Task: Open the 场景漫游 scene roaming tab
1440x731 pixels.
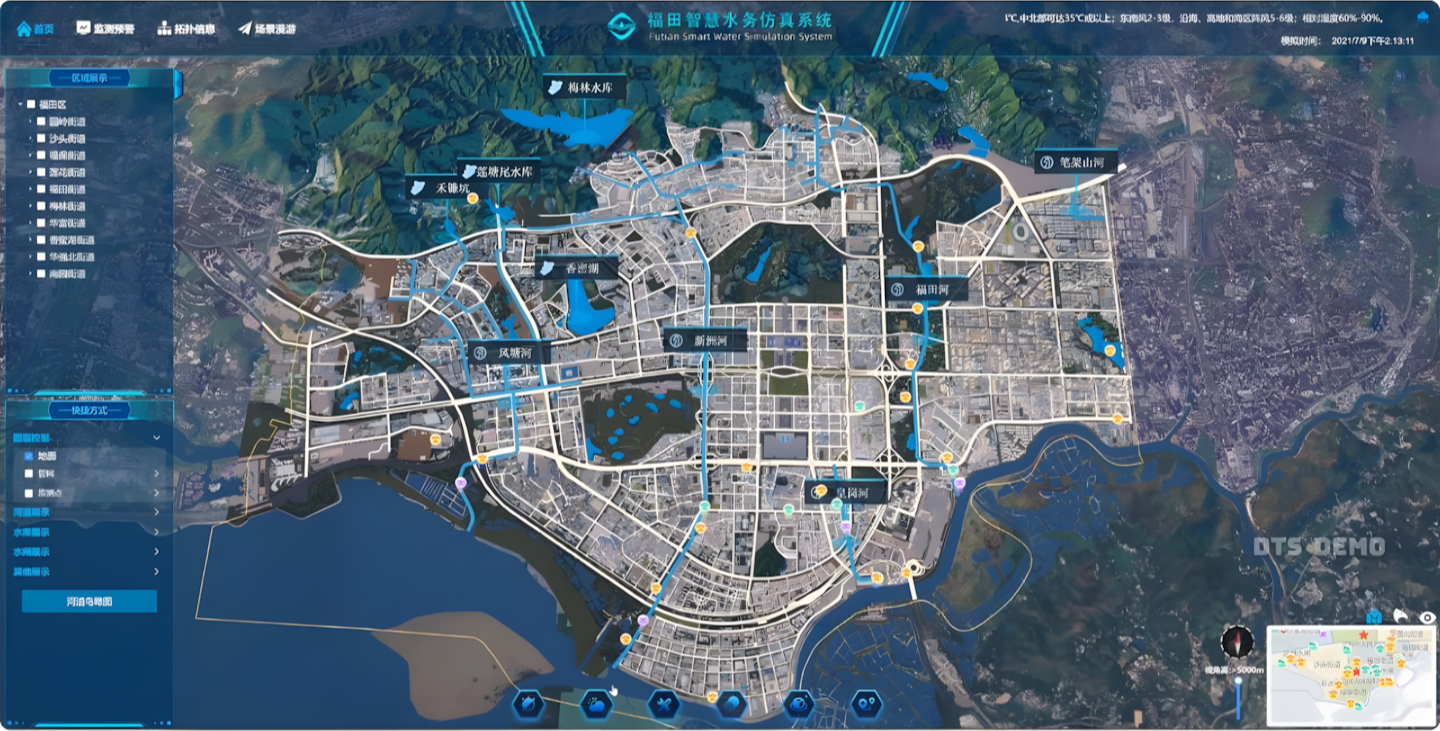Action: coord(267,28)
